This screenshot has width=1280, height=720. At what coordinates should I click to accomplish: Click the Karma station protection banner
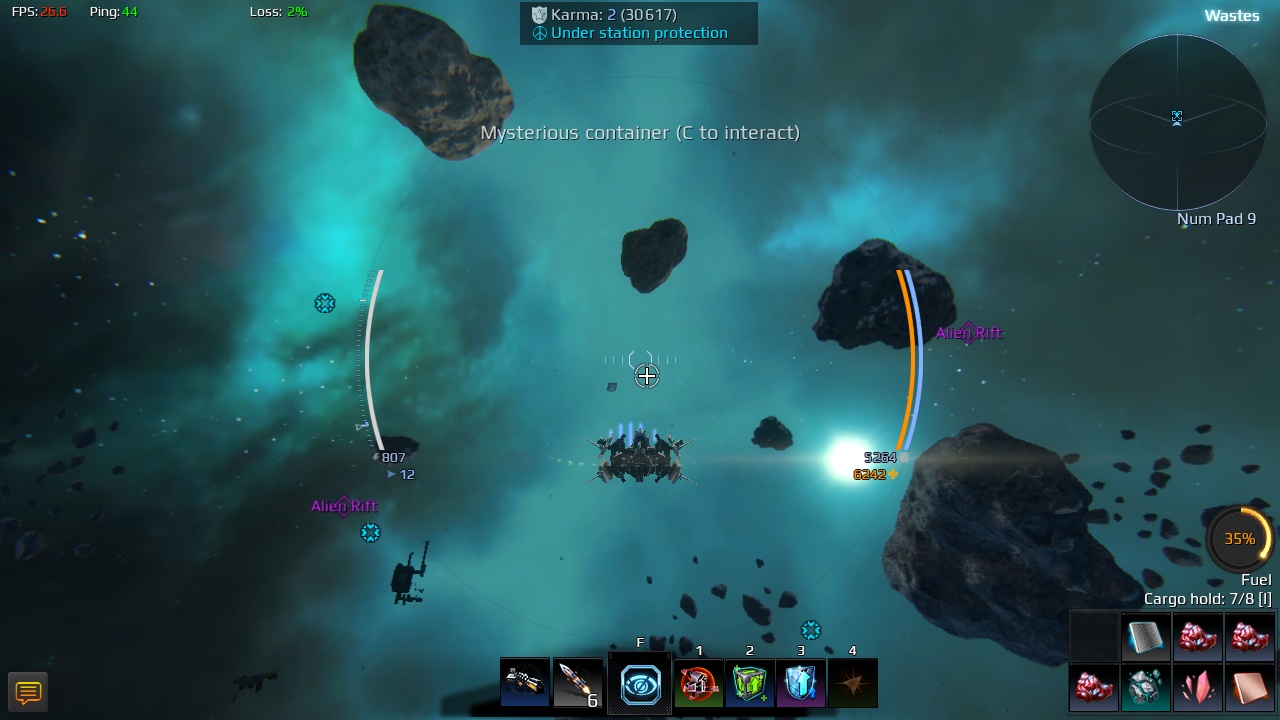coord(639,23)
